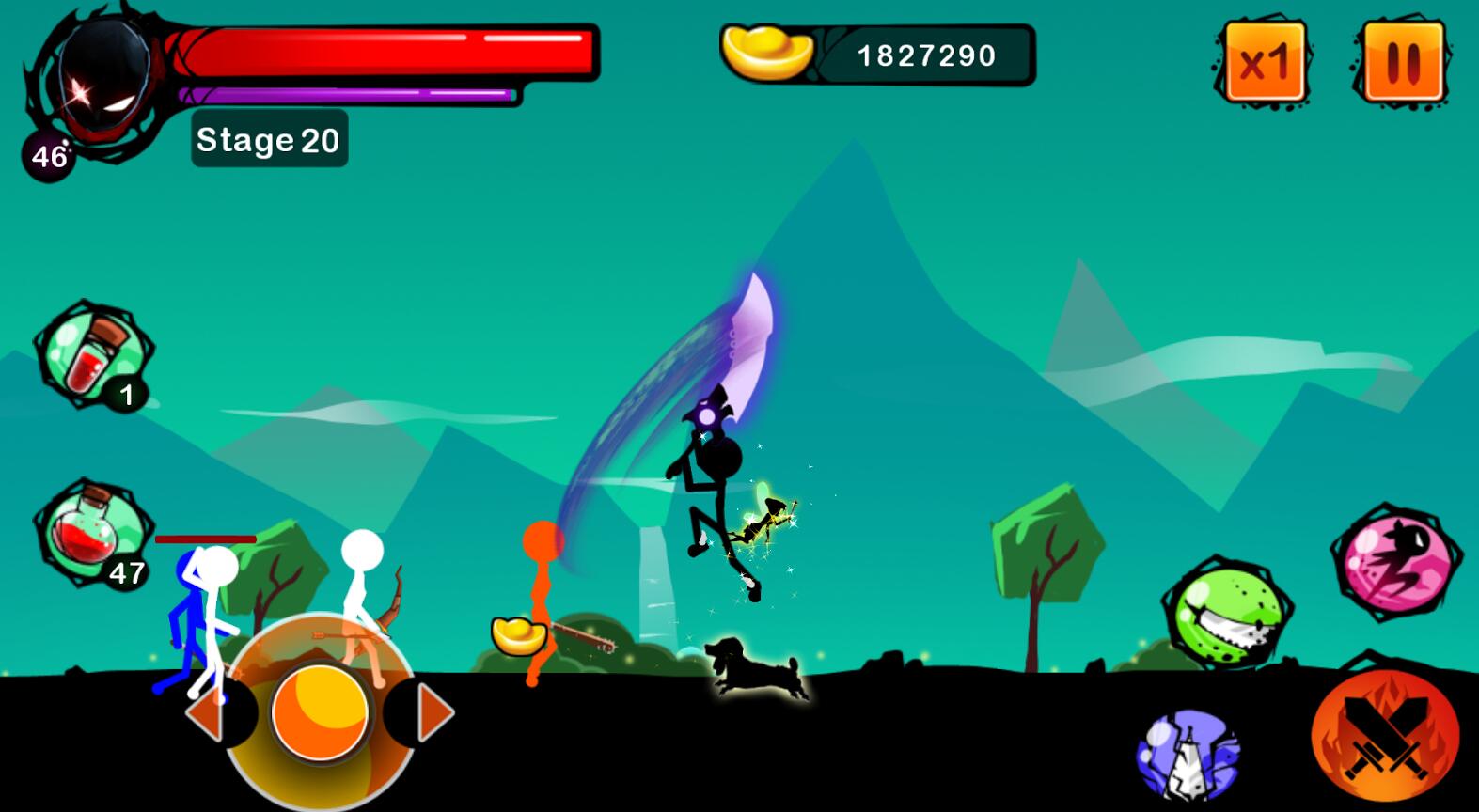Tap the right movement arrow
Viewport: 1479px width, 812px height.
(433, 714)
